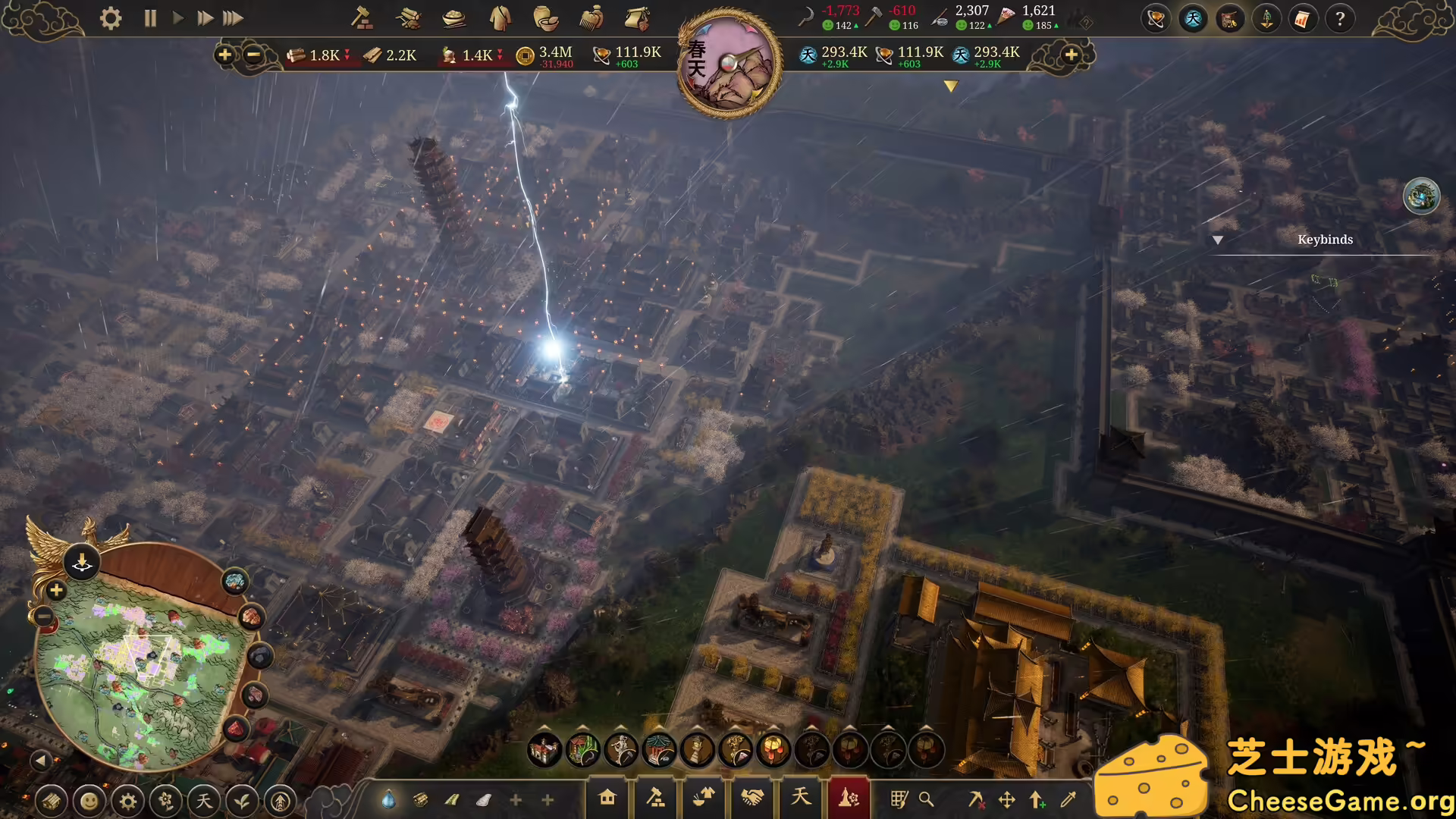Zoom out on the minimap

pos(44,618)
